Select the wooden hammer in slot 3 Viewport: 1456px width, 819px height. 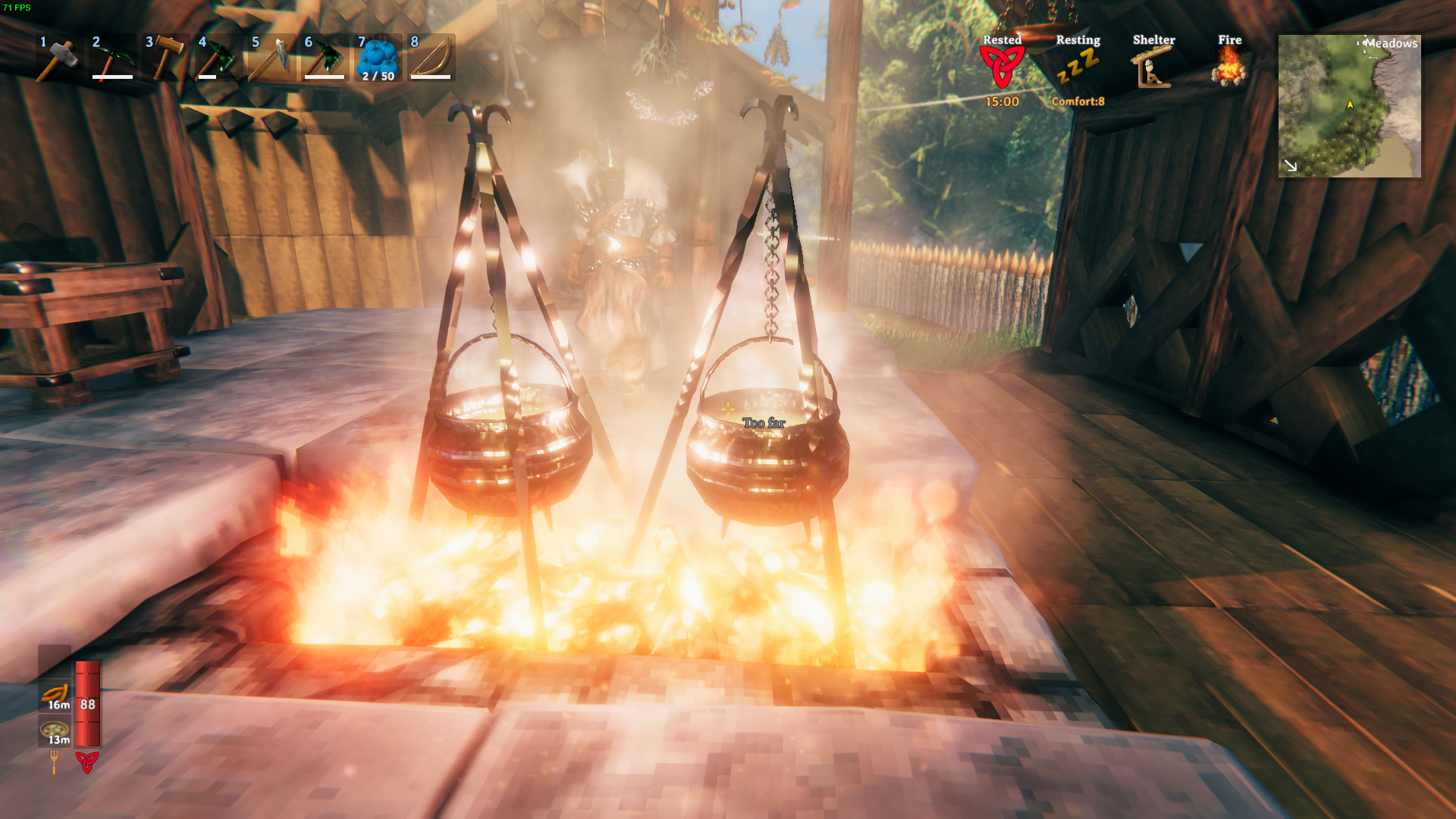[x=165, y=58]
